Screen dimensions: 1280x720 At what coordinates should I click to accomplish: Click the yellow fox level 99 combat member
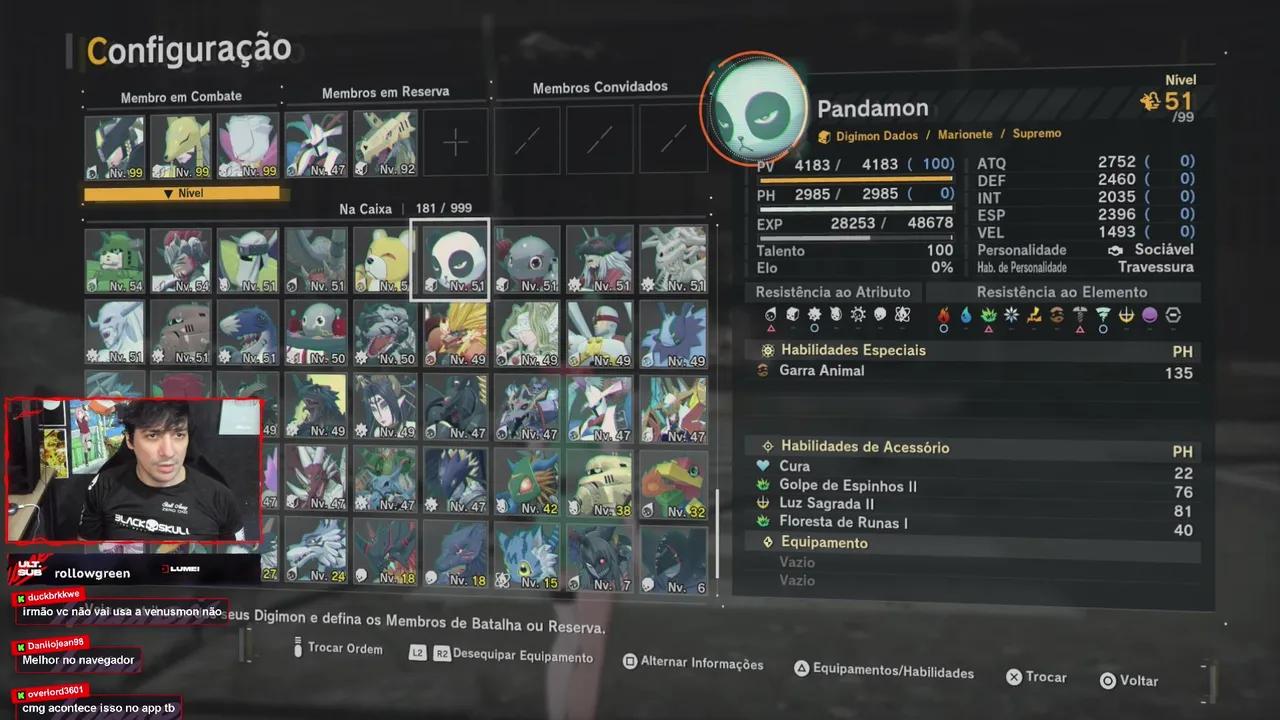point(182,146)
